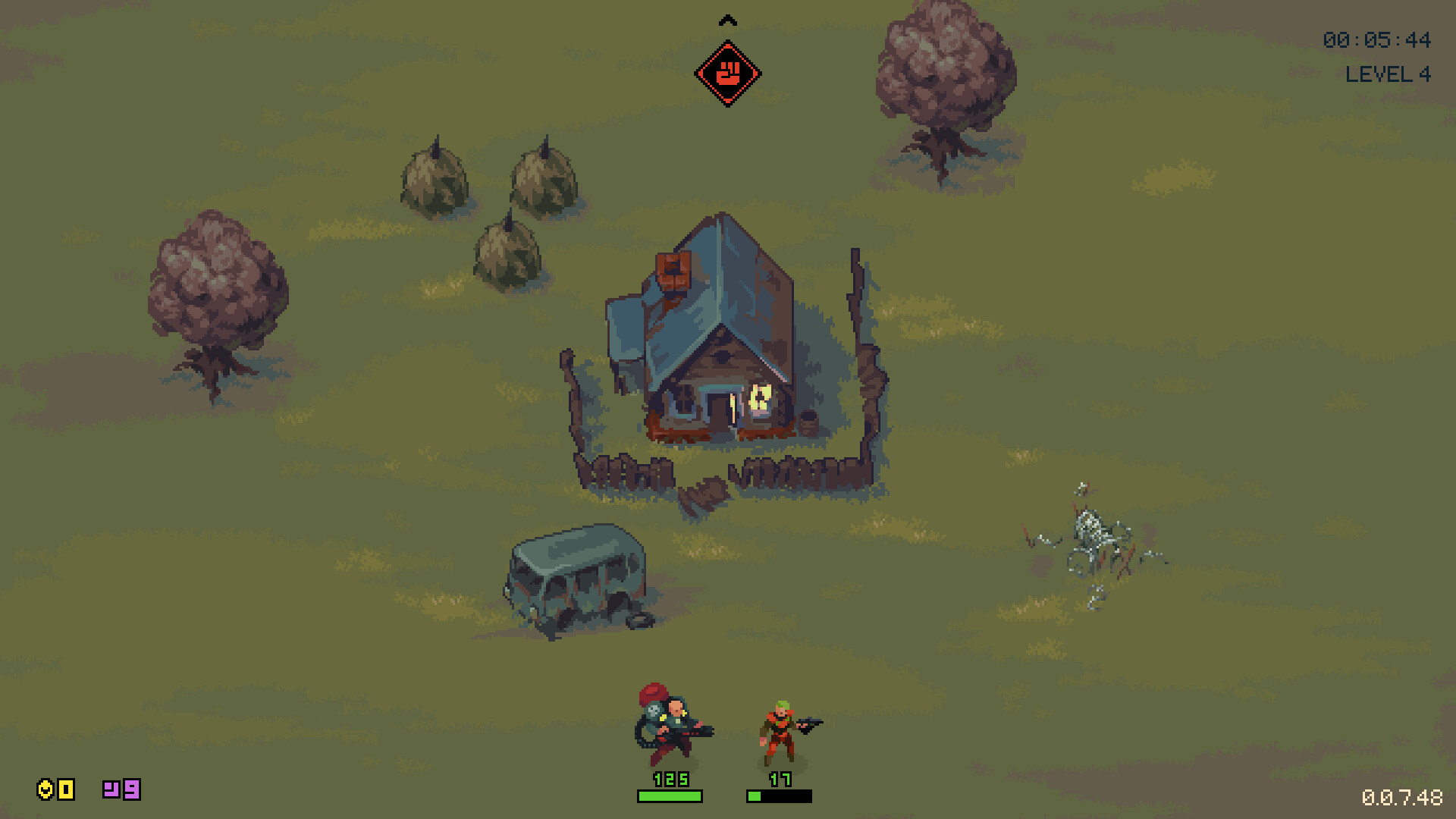Select the yellow coin counter icon
The image size is (1456, 819).
coord(47,790)
